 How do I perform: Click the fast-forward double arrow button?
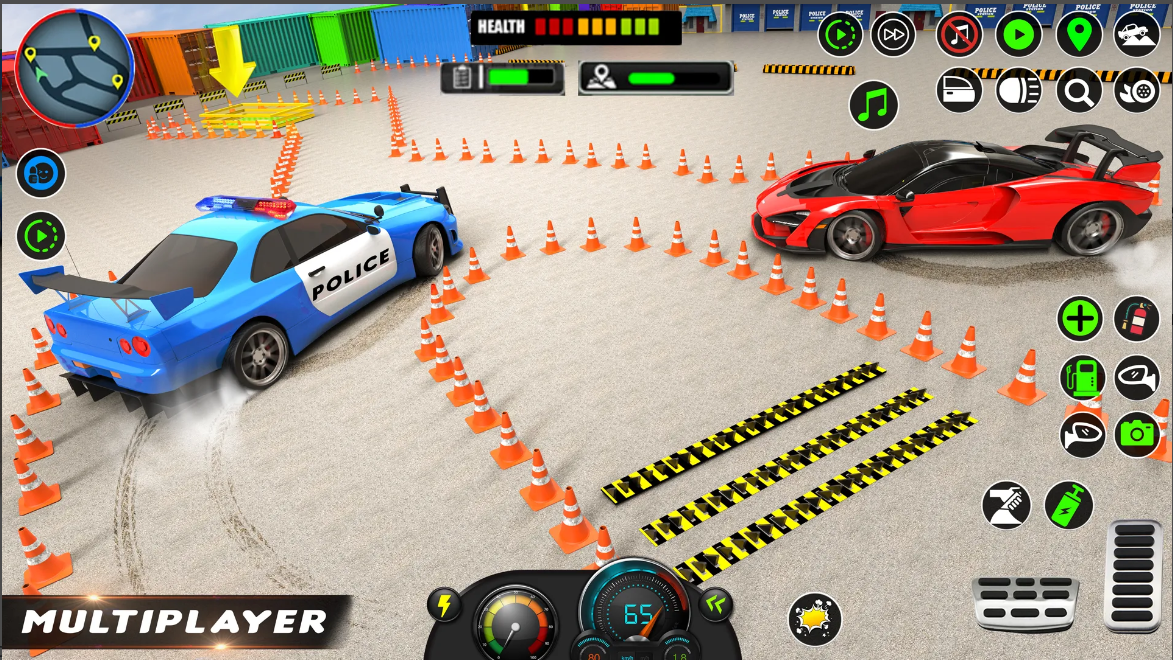(x=893, y=36)
